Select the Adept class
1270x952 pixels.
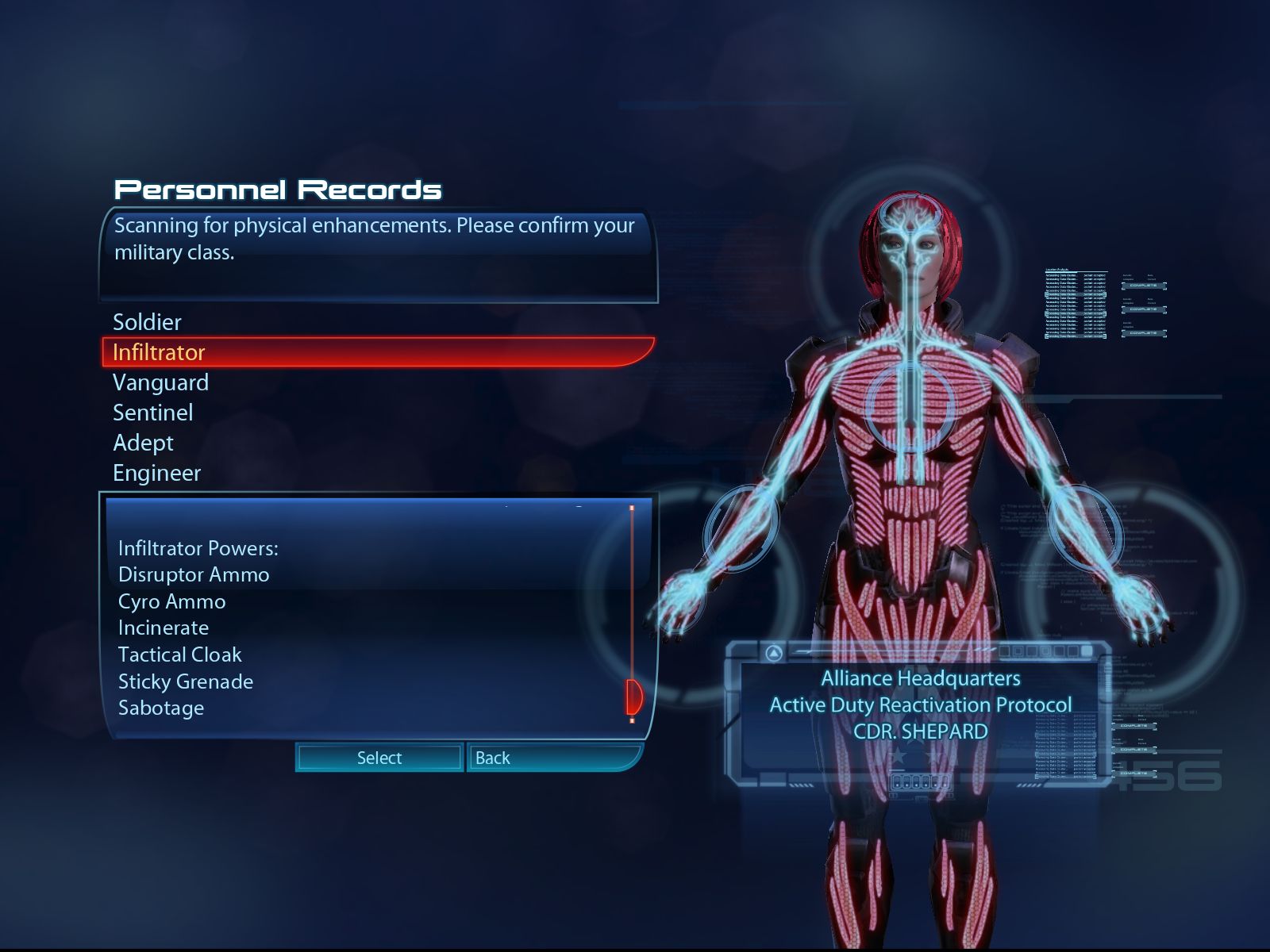pyautogui.click(x=143, y=443)
